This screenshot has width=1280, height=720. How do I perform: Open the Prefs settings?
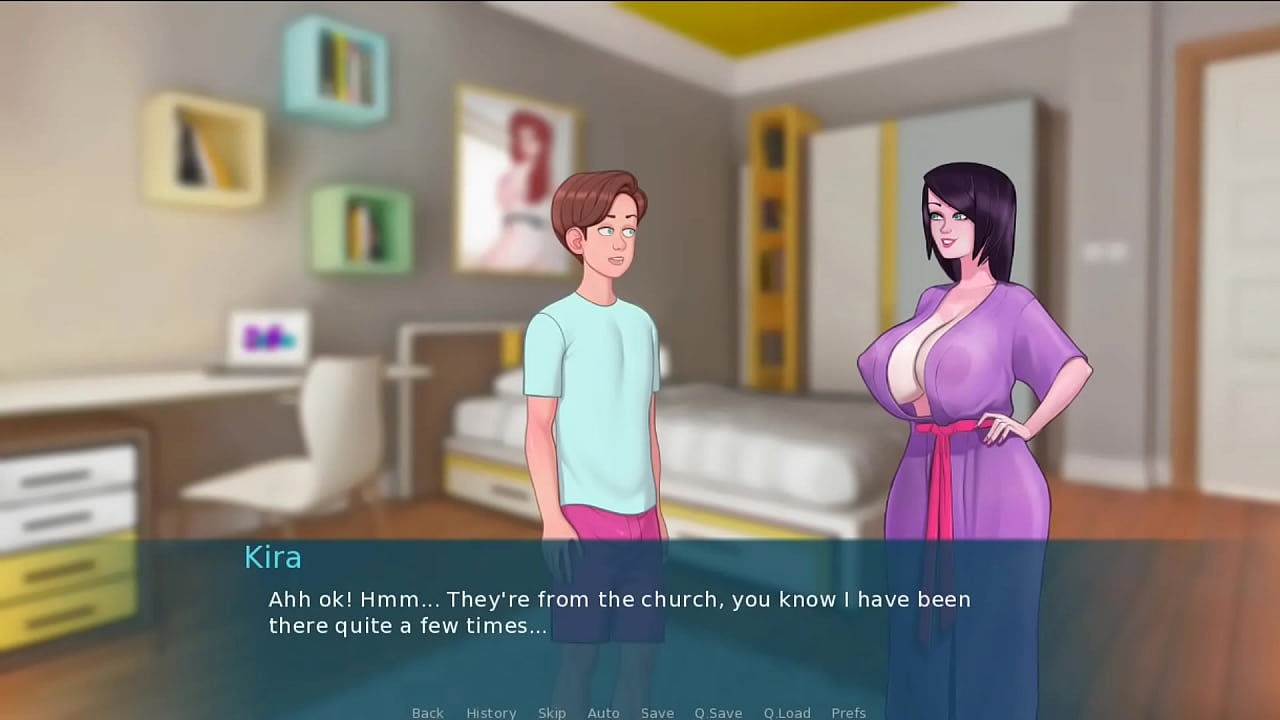[848, 712]
